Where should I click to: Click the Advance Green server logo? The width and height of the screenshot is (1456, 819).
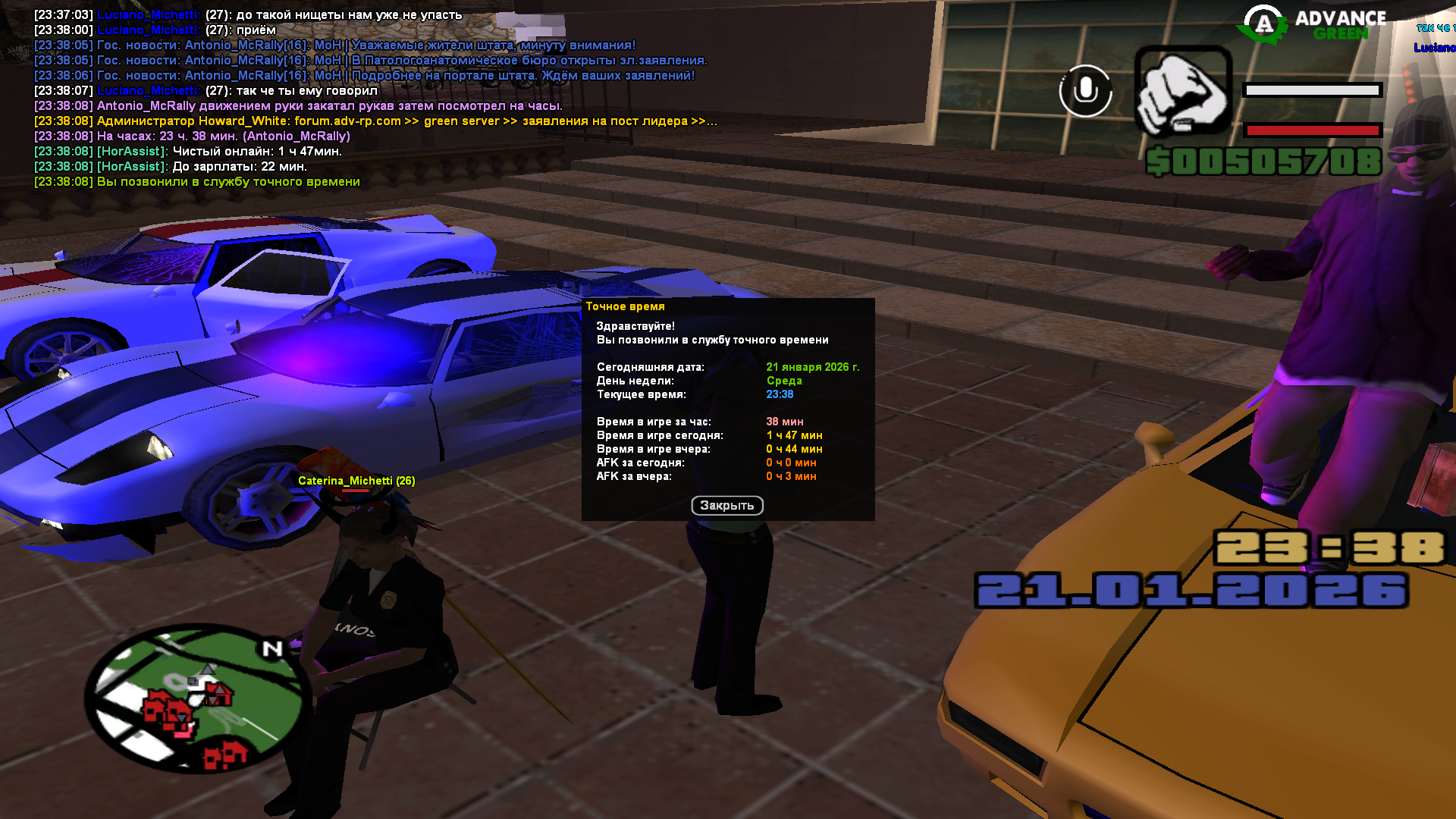[x=1313, y=24]
